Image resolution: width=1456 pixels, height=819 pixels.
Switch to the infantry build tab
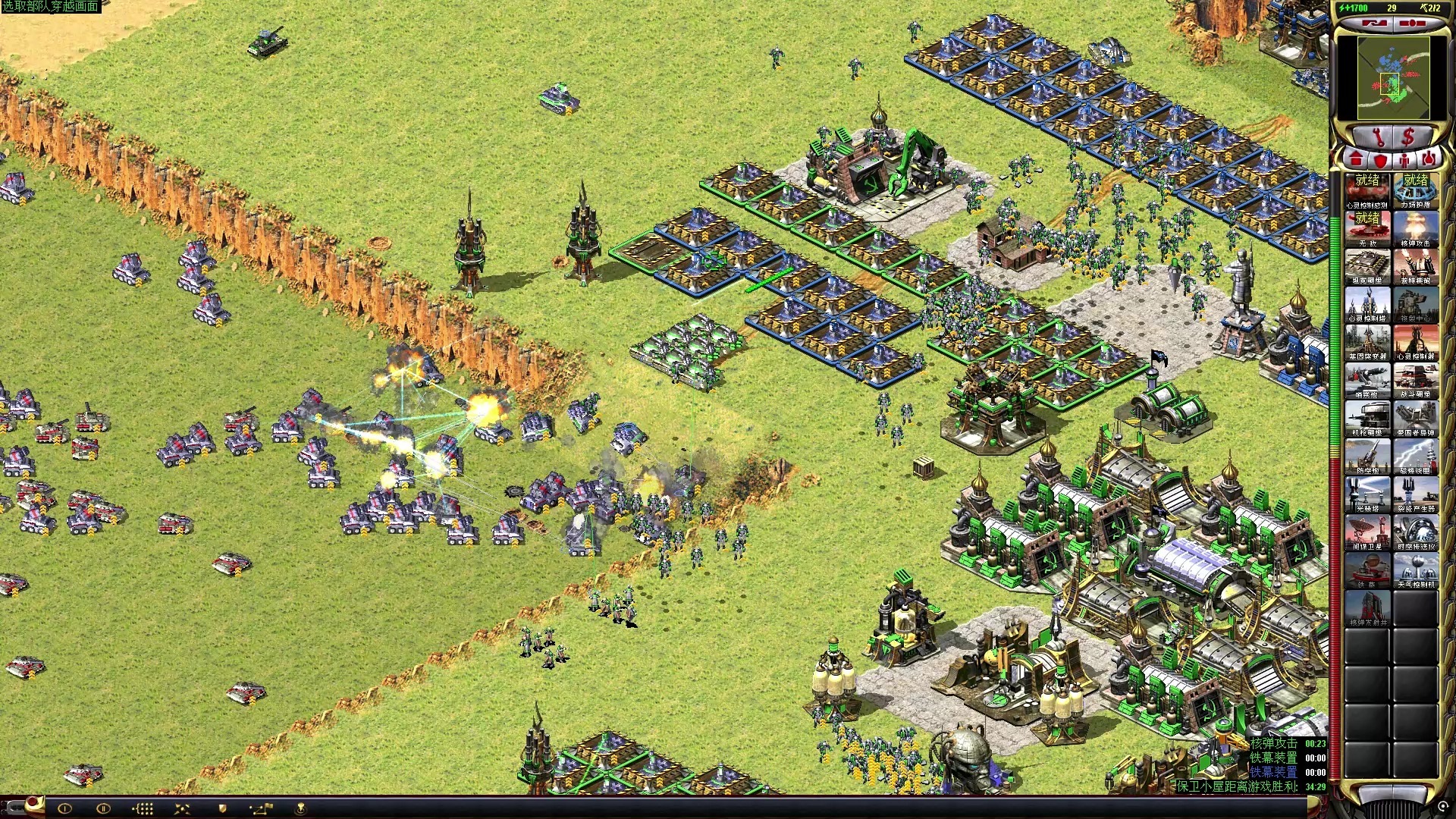click(x=1405, y=160)
